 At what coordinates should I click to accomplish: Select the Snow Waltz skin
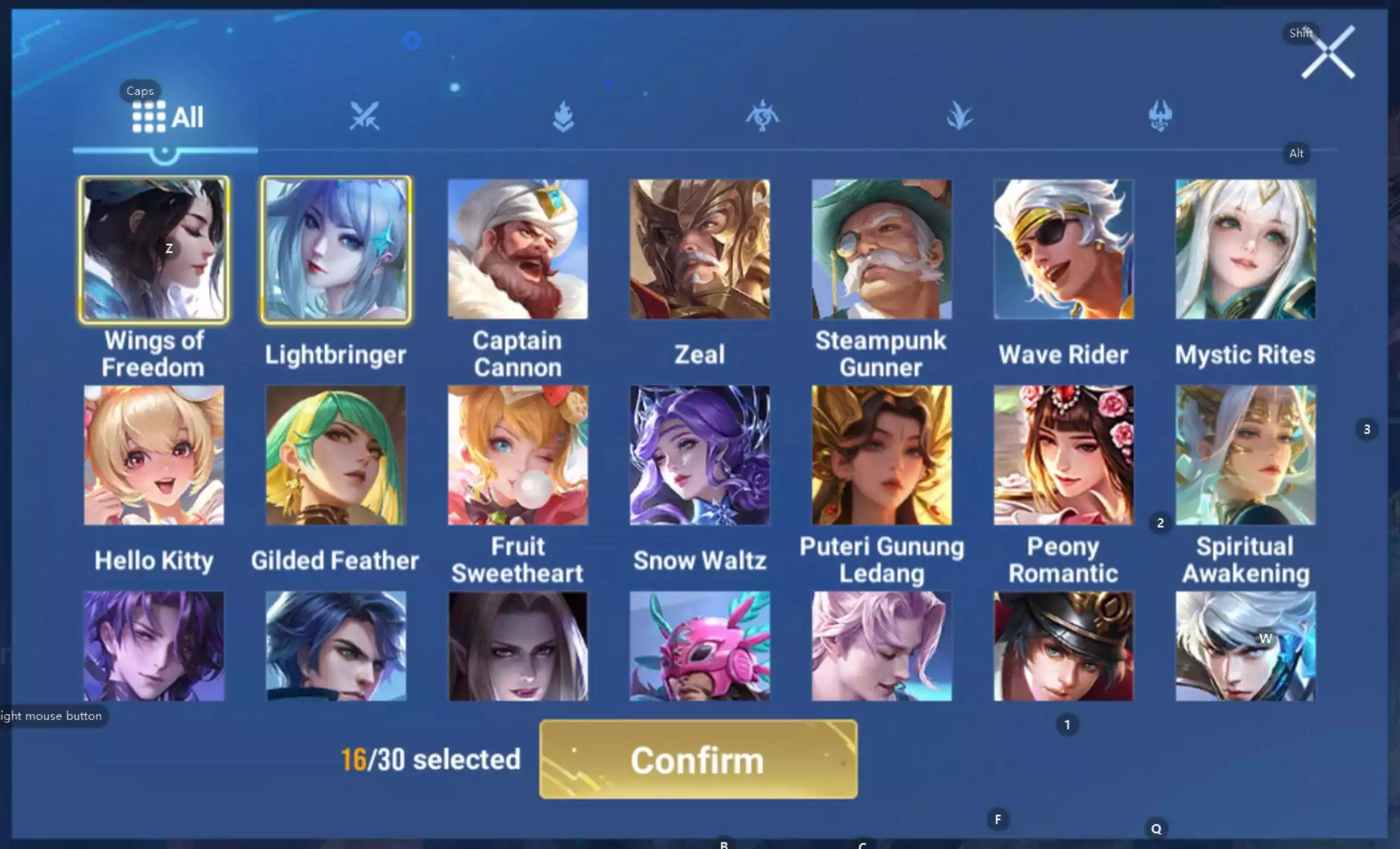(x=699, y=456)
